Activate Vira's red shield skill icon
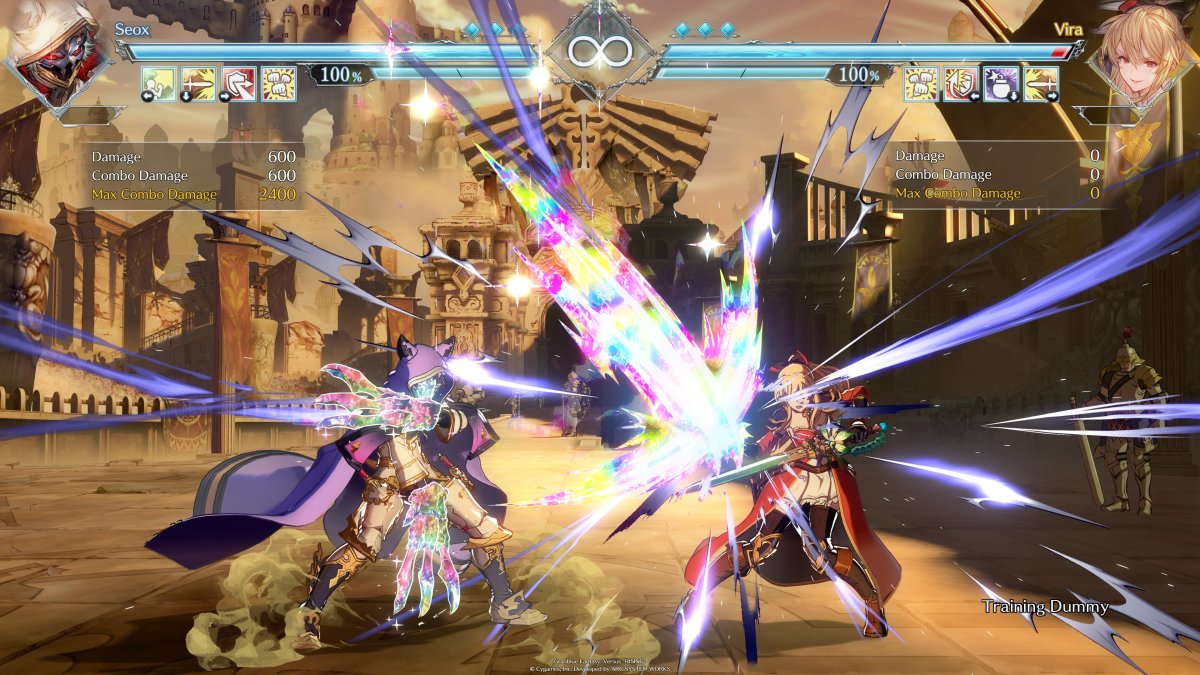The height and width of the screenshot is (675, 1200). (x=961, y=83)
